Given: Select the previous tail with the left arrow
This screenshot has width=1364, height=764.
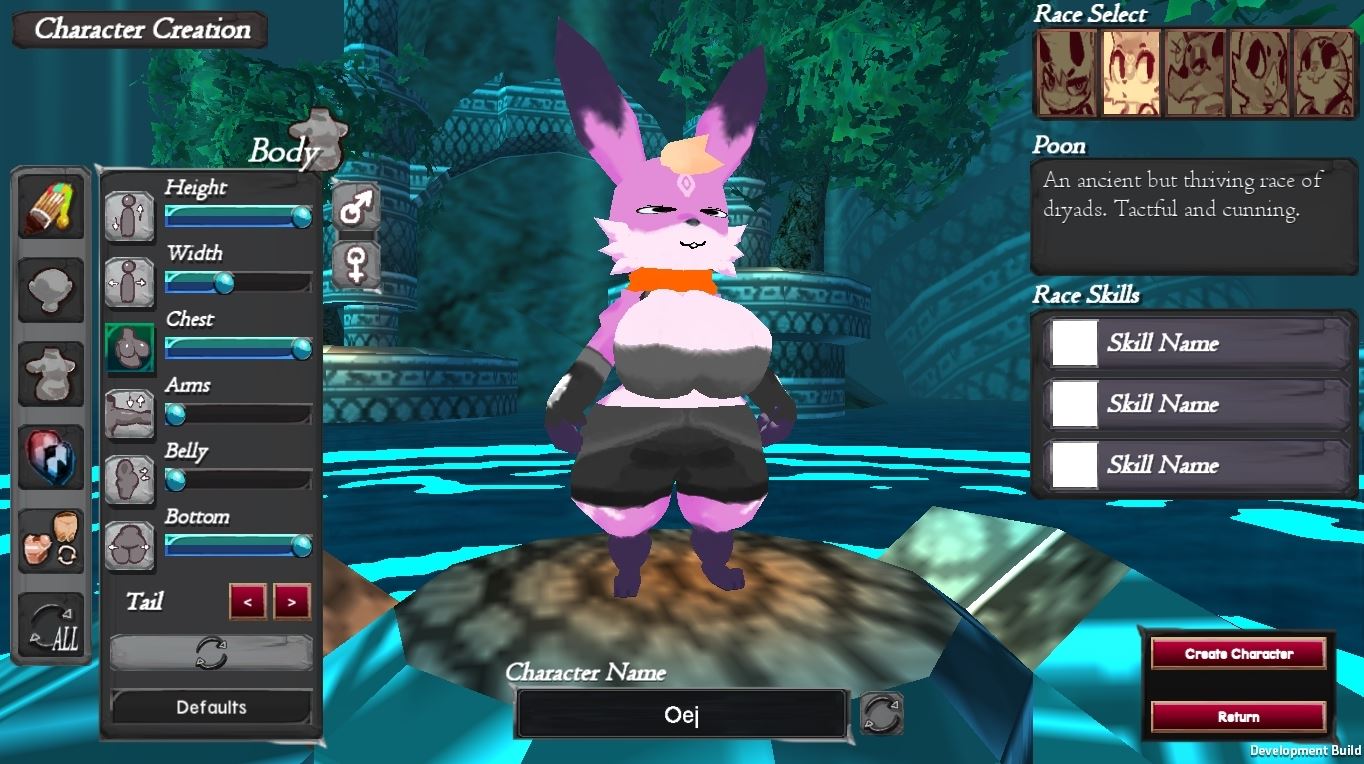Looking at the screenshot, I should pos(248,602).
